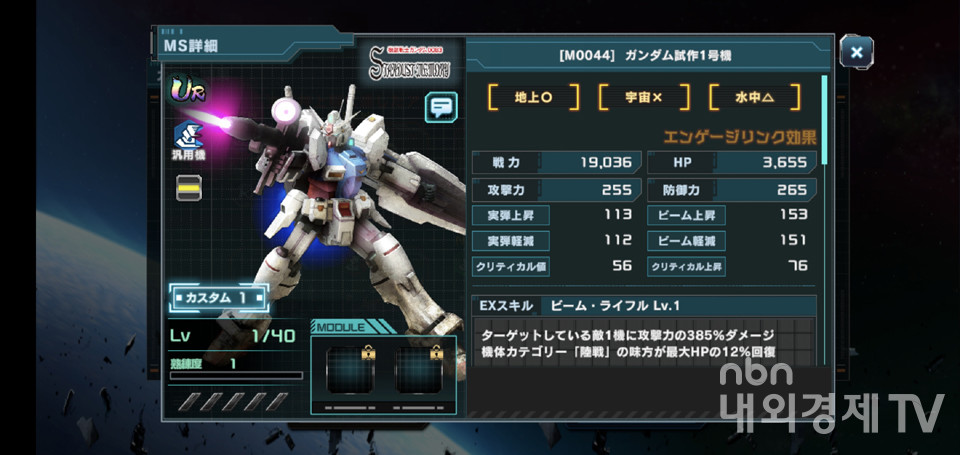Tap the yellow striped icon under 汎用機

coord(189,187)
